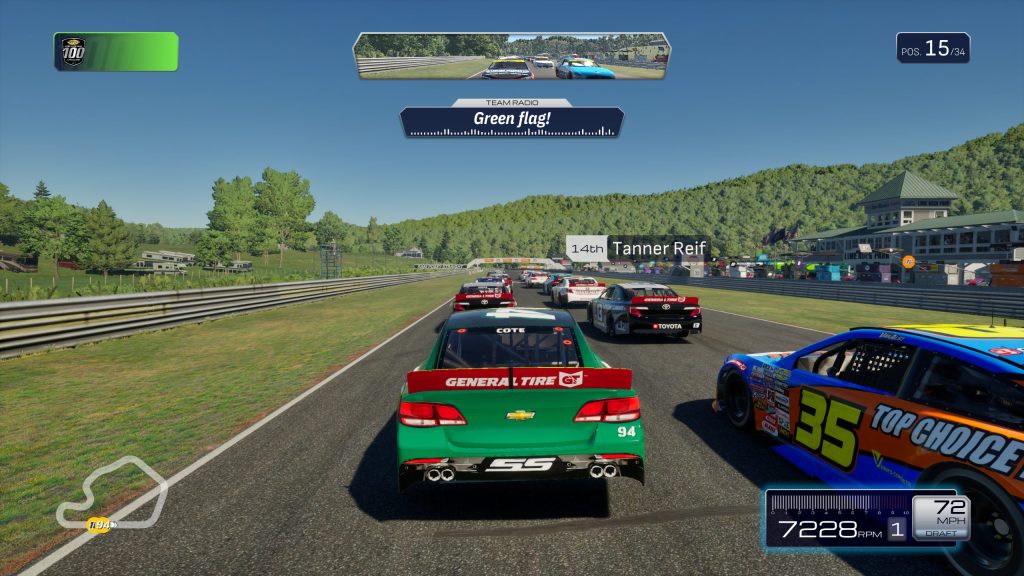1024x576 pixels.
Task: Click the 100 badge icon
Action: [73, 51]
